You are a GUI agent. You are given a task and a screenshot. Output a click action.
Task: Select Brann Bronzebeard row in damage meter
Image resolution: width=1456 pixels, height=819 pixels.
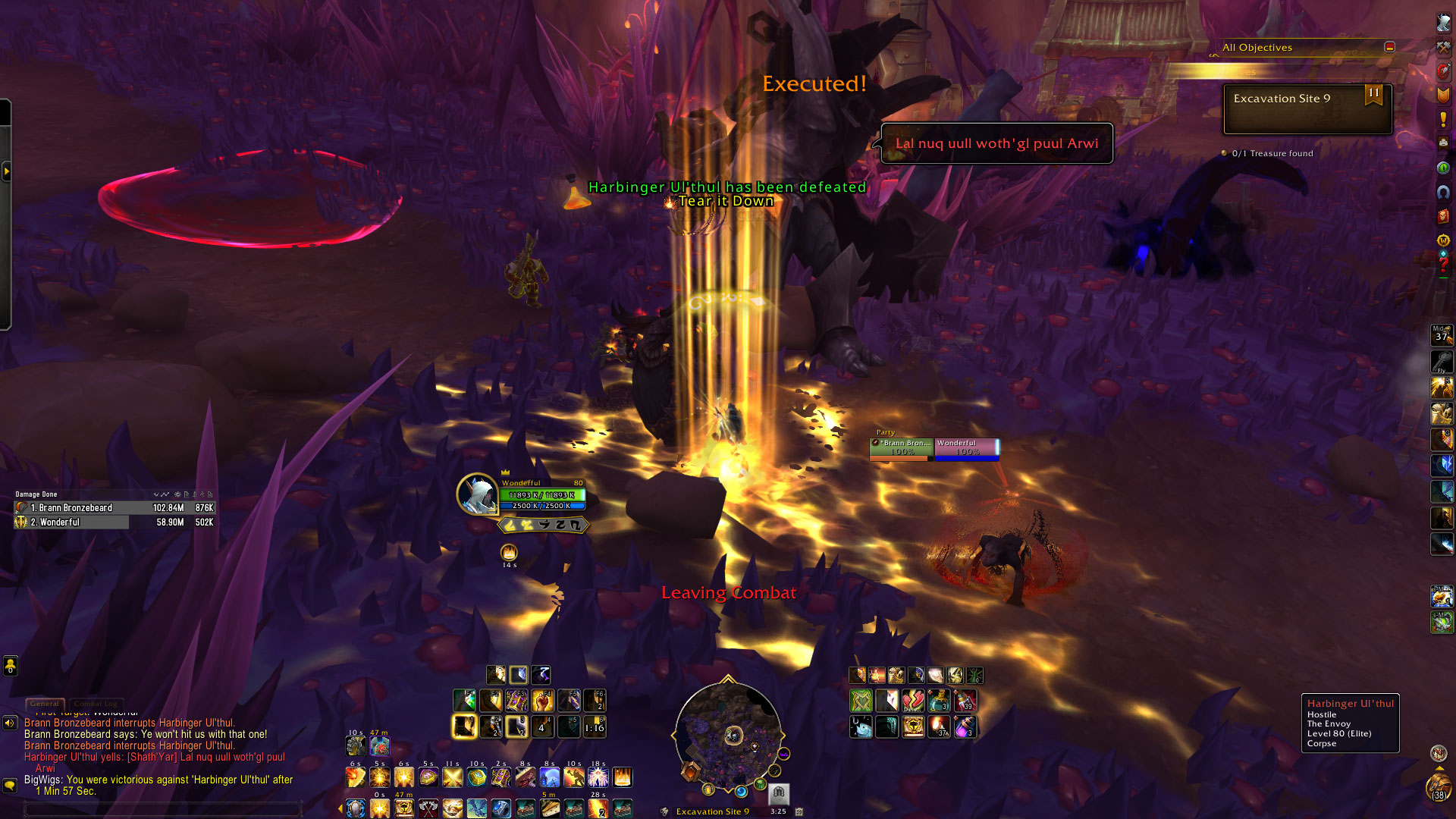(x=114, y=508)
